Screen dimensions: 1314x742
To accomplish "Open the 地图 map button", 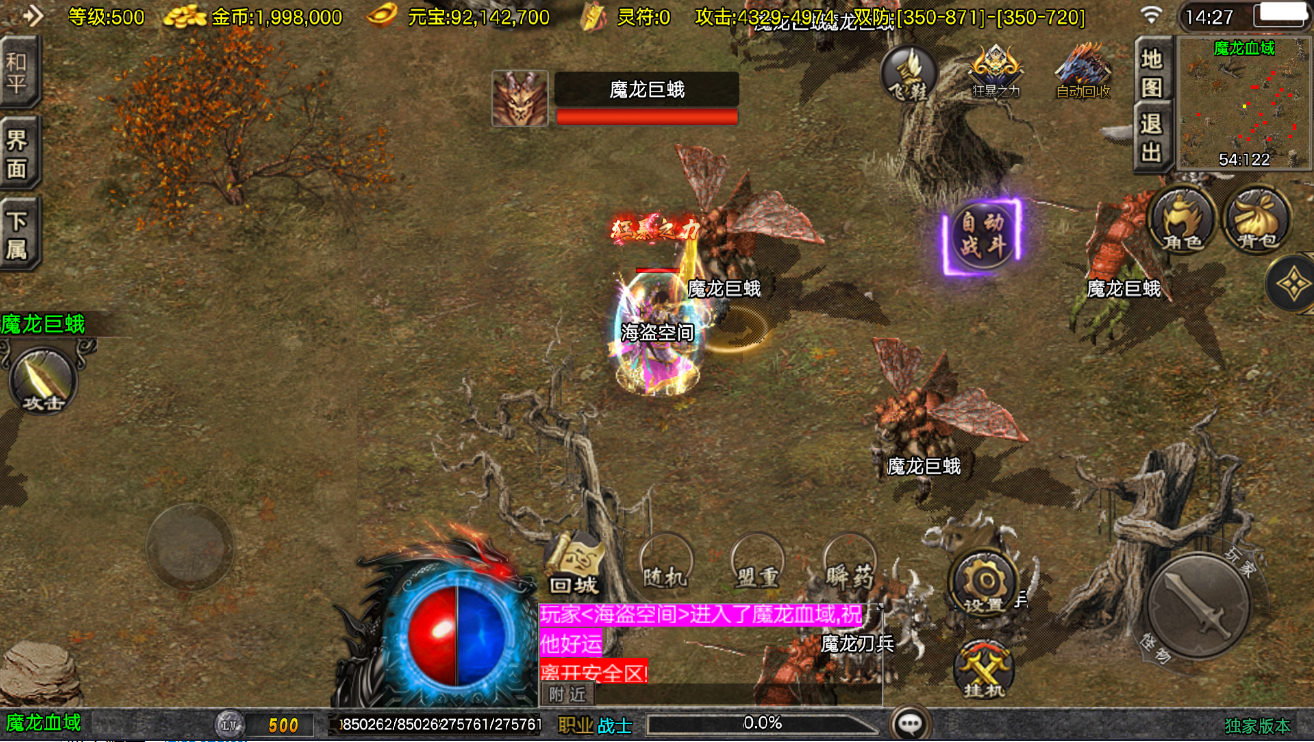I will tap(1152, 72).
